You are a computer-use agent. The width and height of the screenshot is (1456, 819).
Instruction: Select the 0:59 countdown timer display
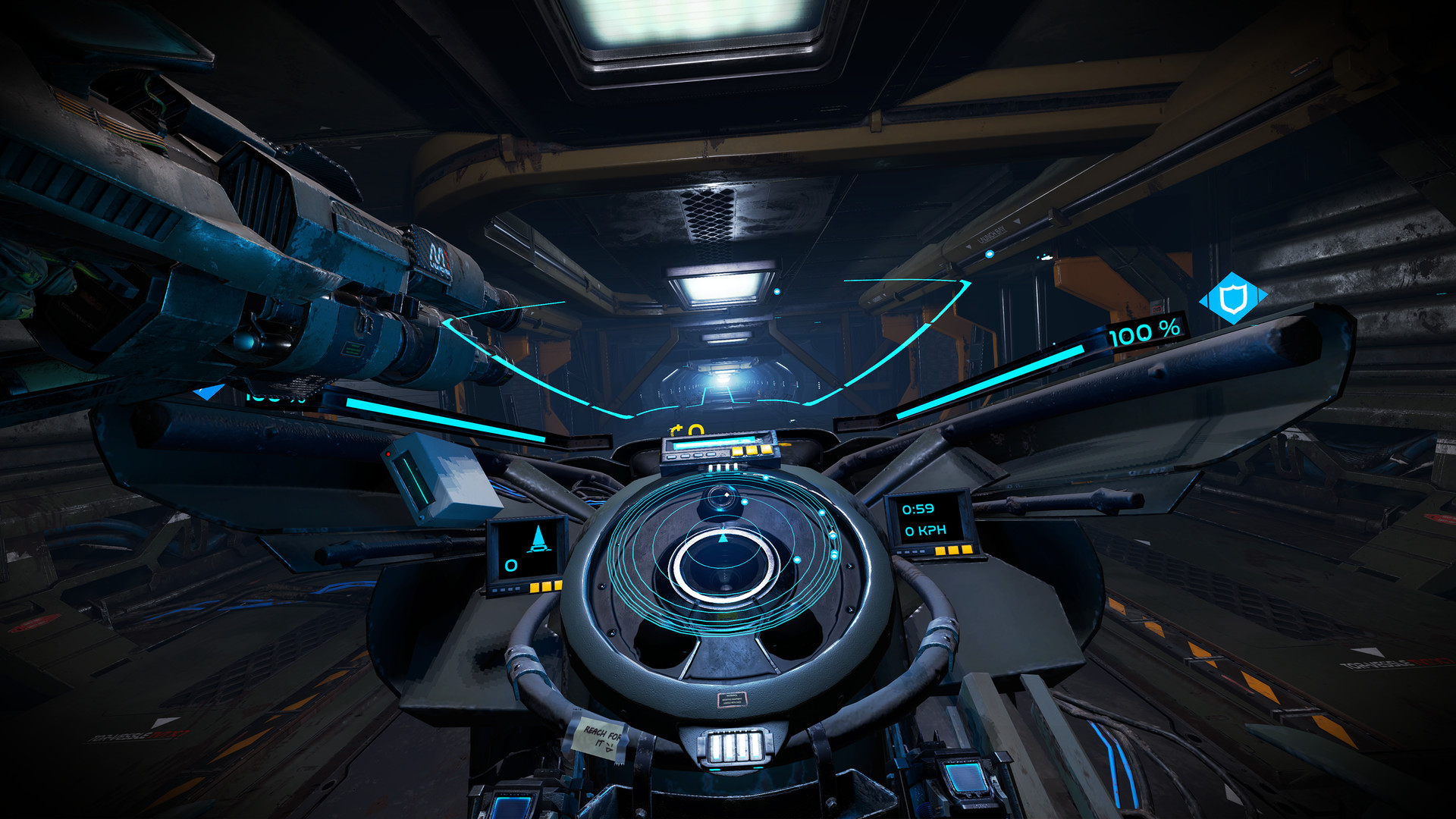pyautogui.click(x=918, y=510)
